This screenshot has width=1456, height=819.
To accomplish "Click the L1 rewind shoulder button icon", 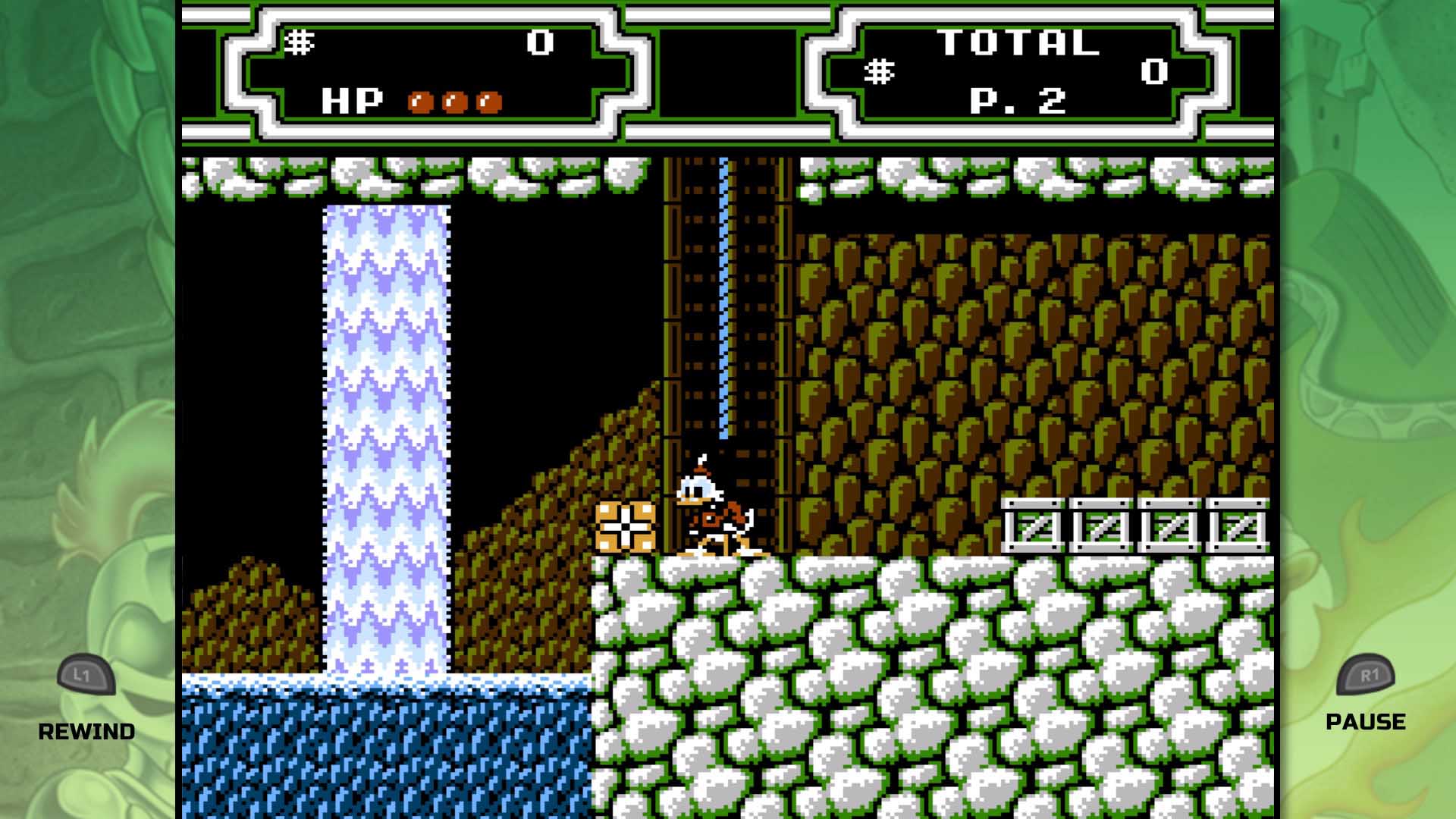I will (86, 674).
